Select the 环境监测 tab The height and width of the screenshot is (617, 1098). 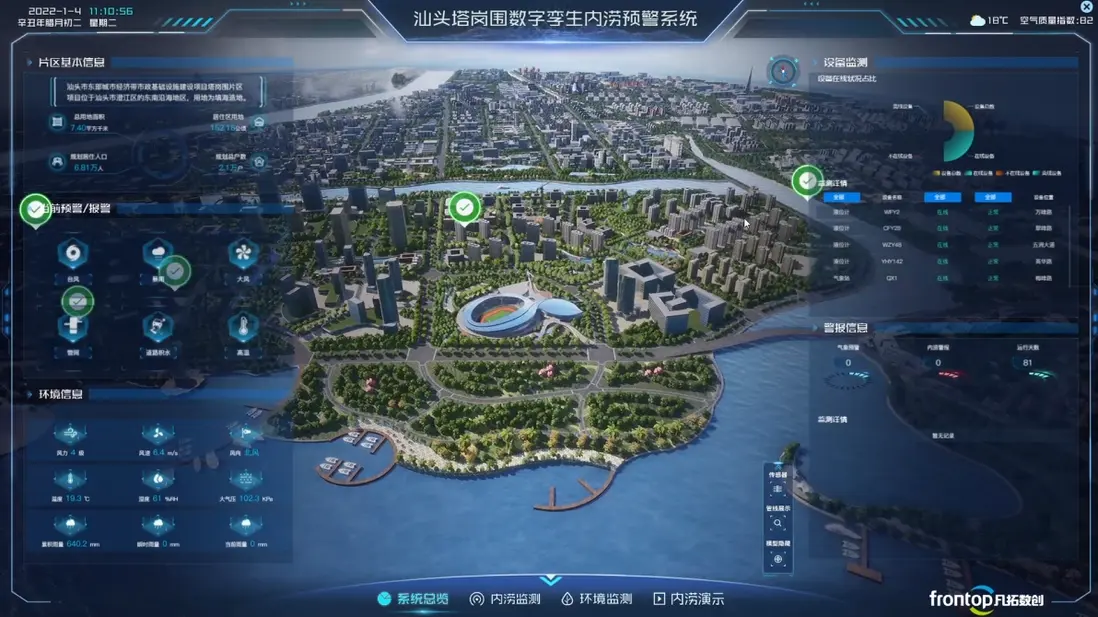(596, 599)
